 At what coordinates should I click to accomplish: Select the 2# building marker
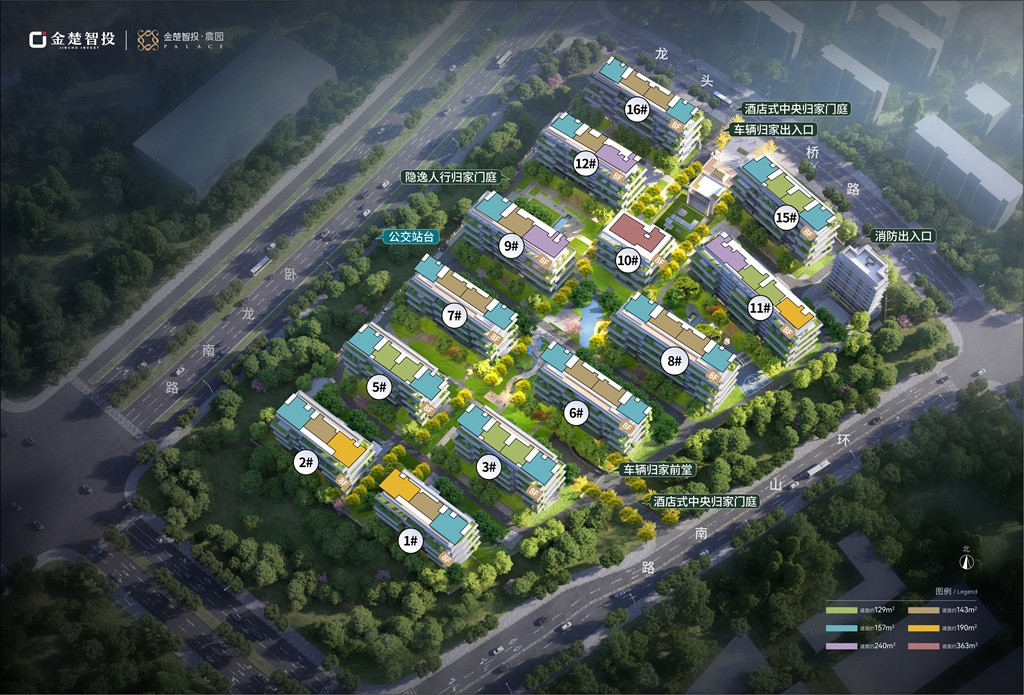click(x=305, y=462)
